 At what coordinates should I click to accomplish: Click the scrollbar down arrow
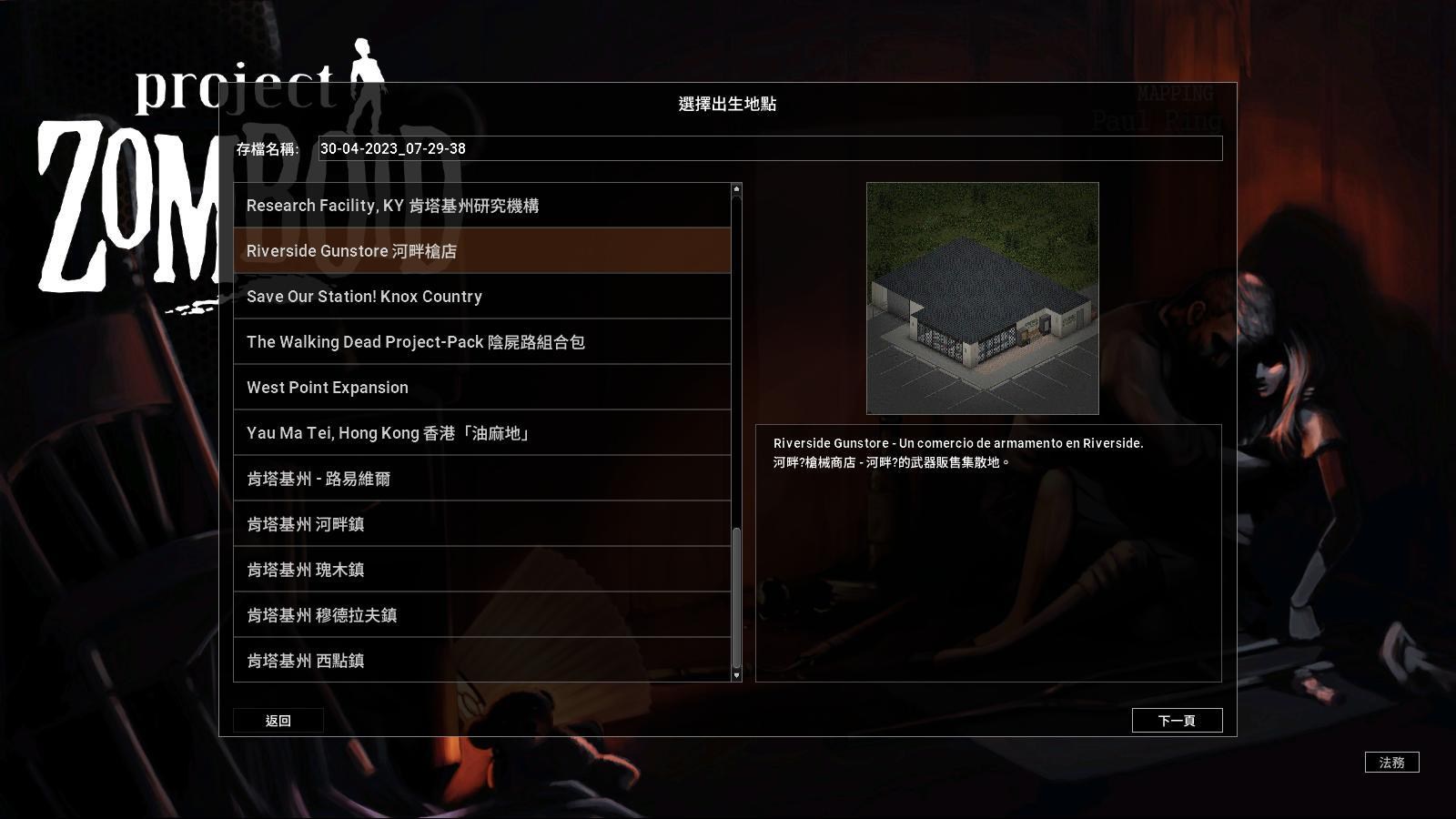735,677
